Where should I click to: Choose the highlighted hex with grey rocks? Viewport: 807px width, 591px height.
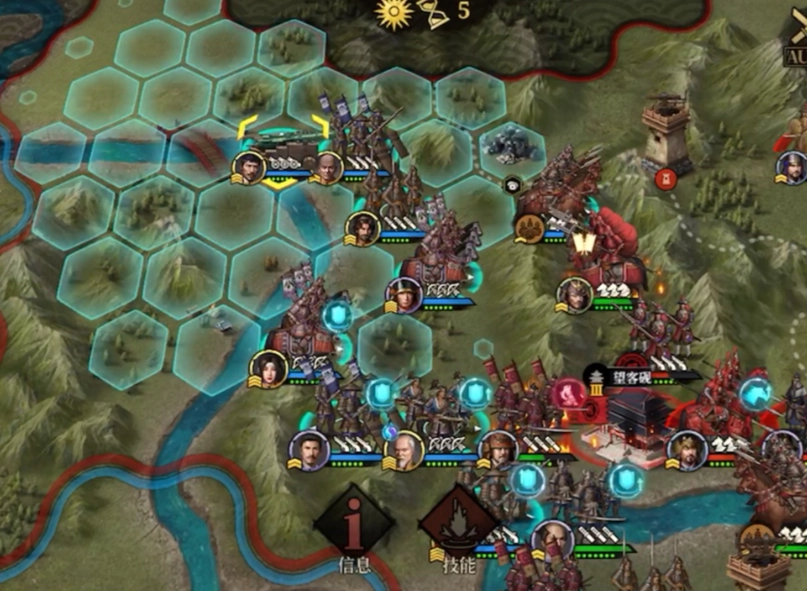pyautogui.click(x=511, y=149)
